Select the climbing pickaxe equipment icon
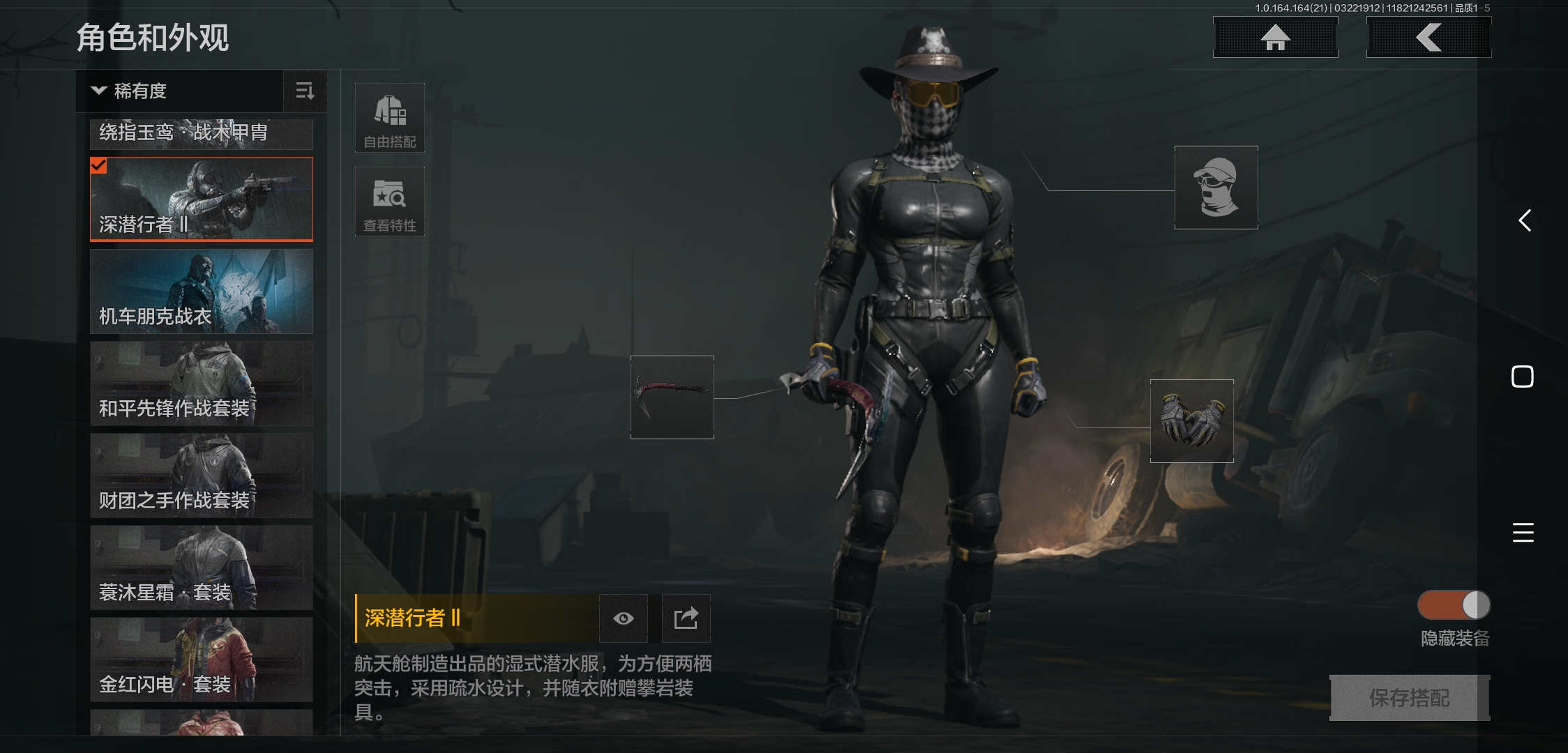 (x=672, y=398)
